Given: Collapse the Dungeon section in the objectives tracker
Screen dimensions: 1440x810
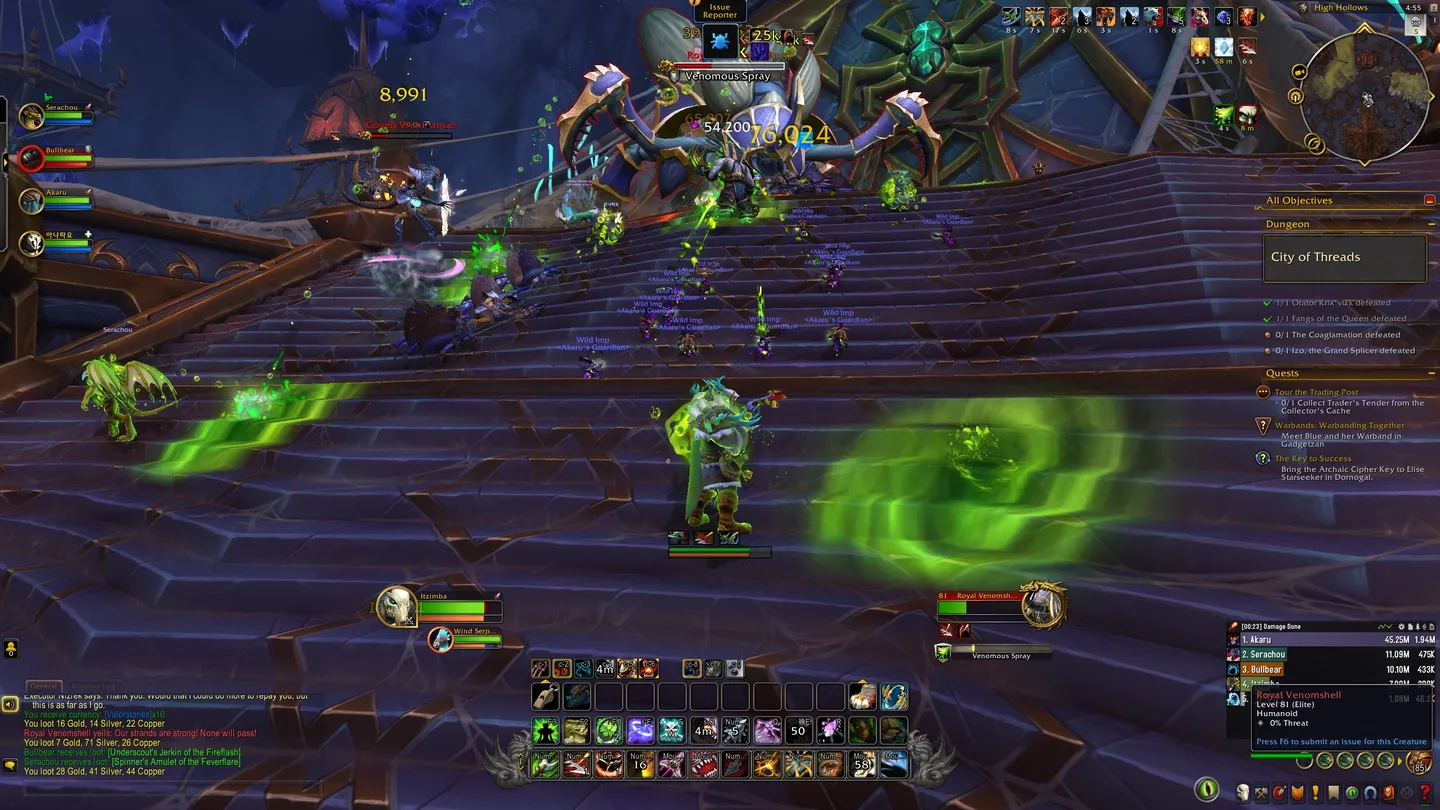Looking at the screenshot, I should [x=1431, y=224].
